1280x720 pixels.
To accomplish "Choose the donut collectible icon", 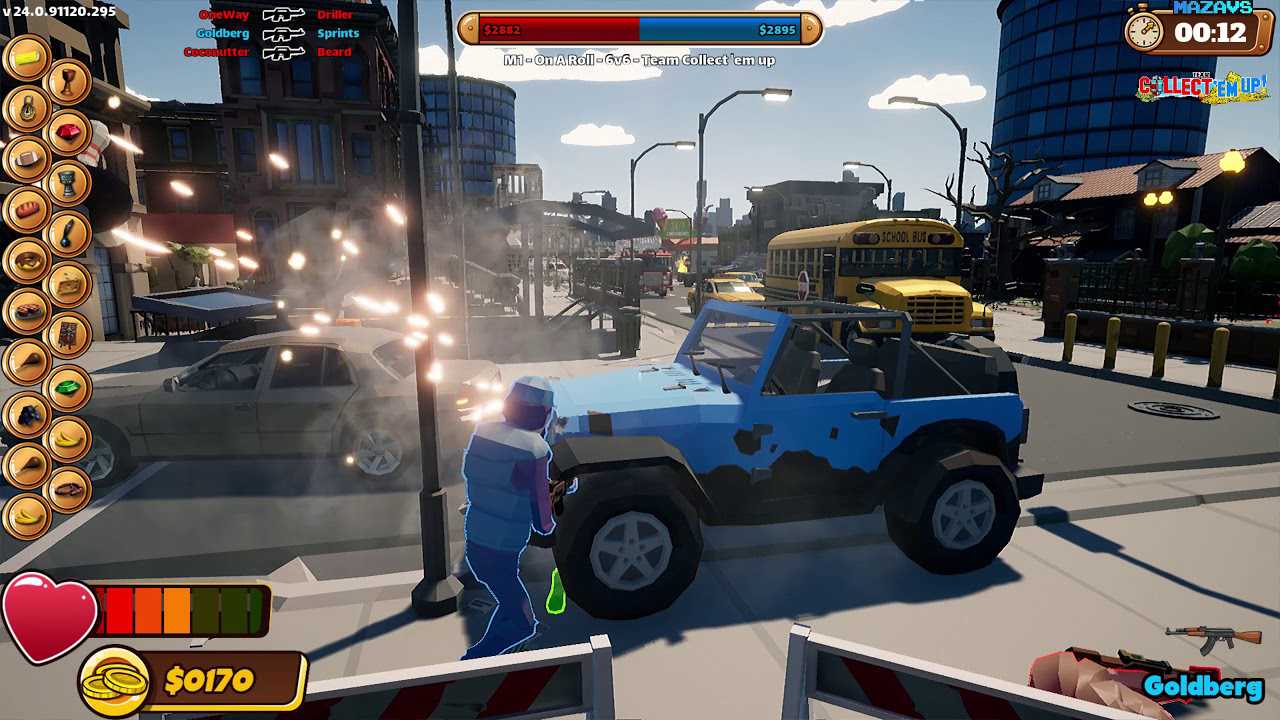I will pyautogui.click(x=27, y=260).
